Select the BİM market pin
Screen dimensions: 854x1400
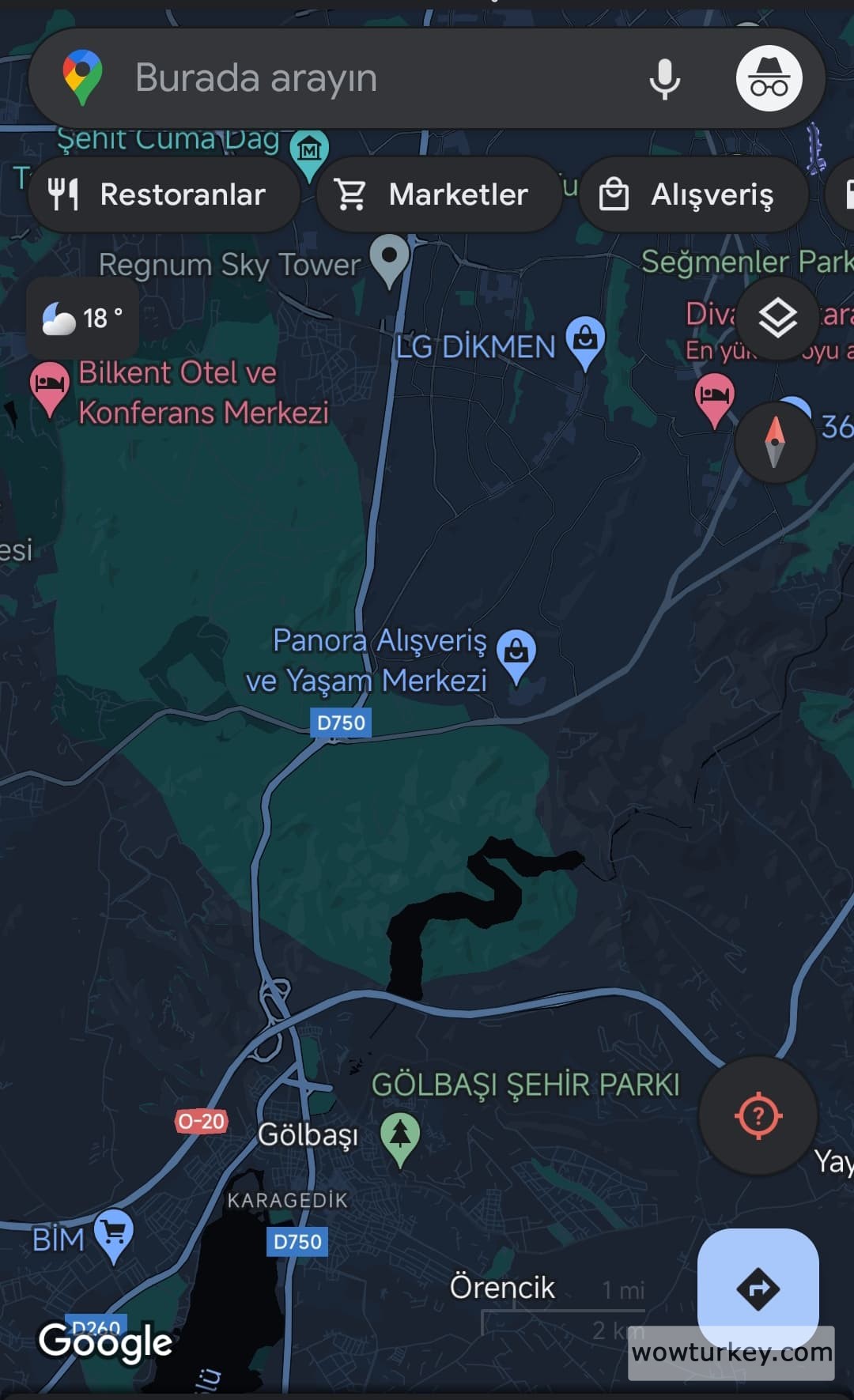tap(114, 1233)
